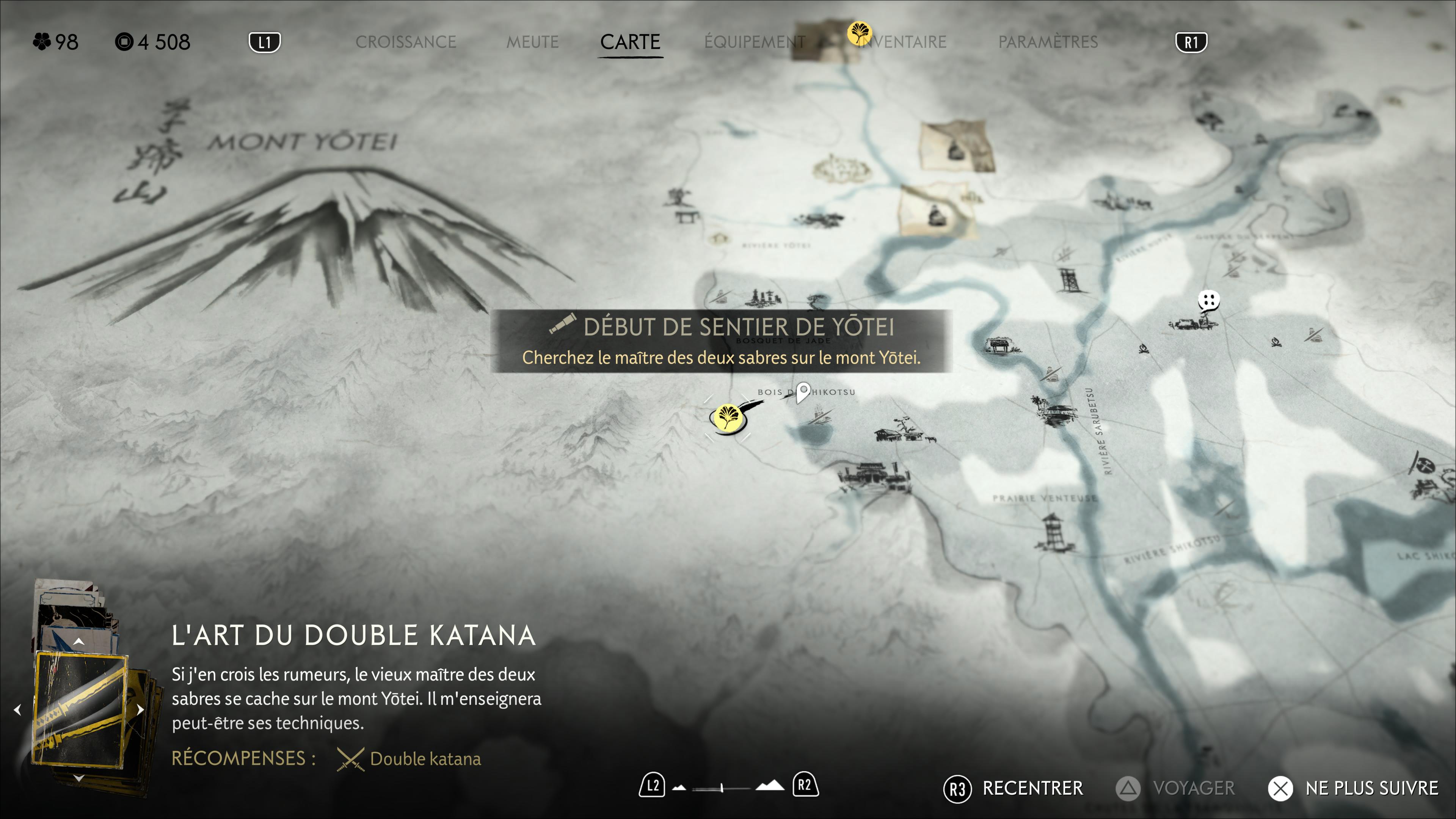Open the Meute tab
The image size is (1456, 819).
532,42
